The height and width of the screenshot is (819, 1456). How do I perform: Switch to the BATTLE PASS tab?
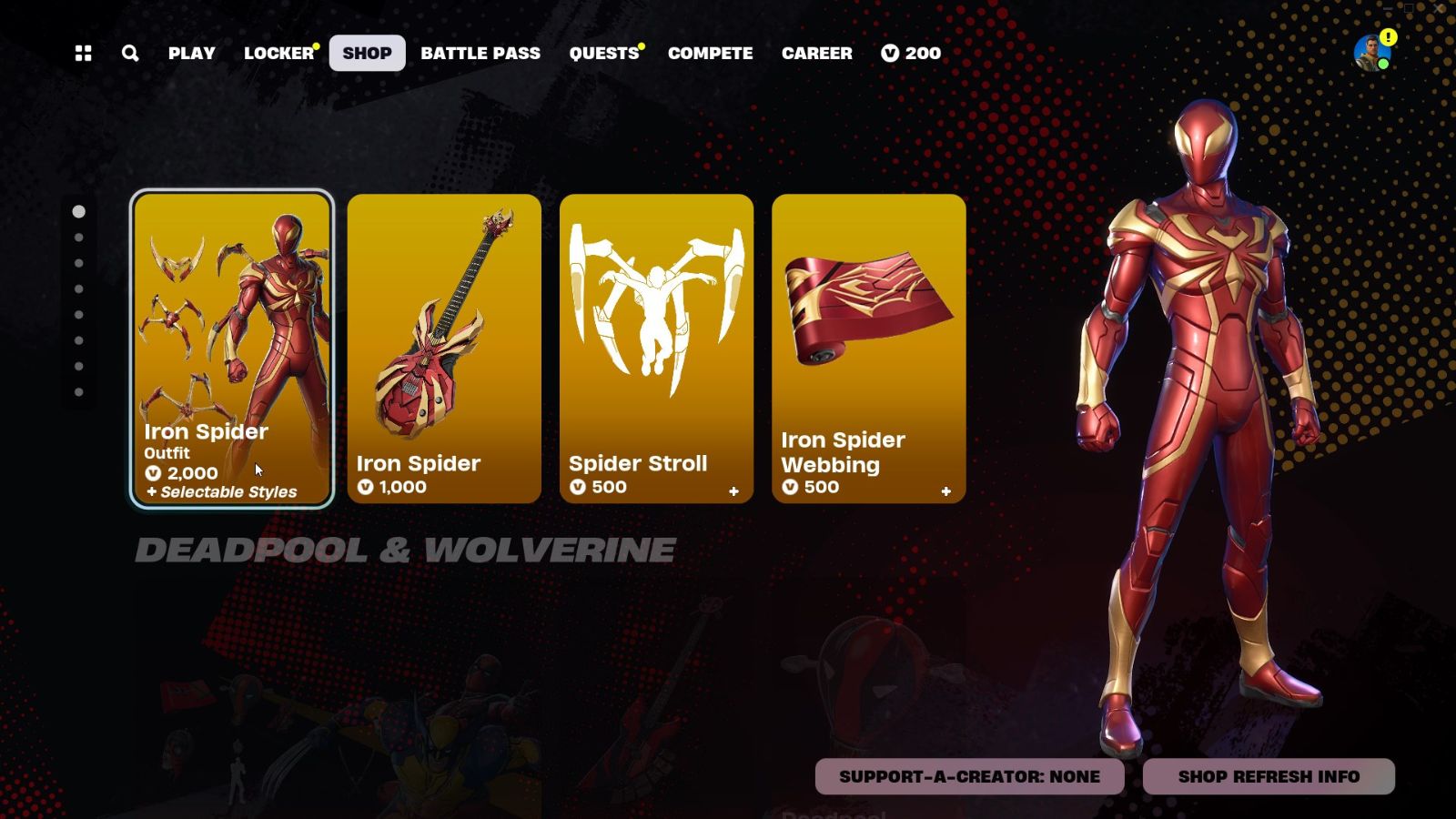pyautogui.click(x=480, y=54)
